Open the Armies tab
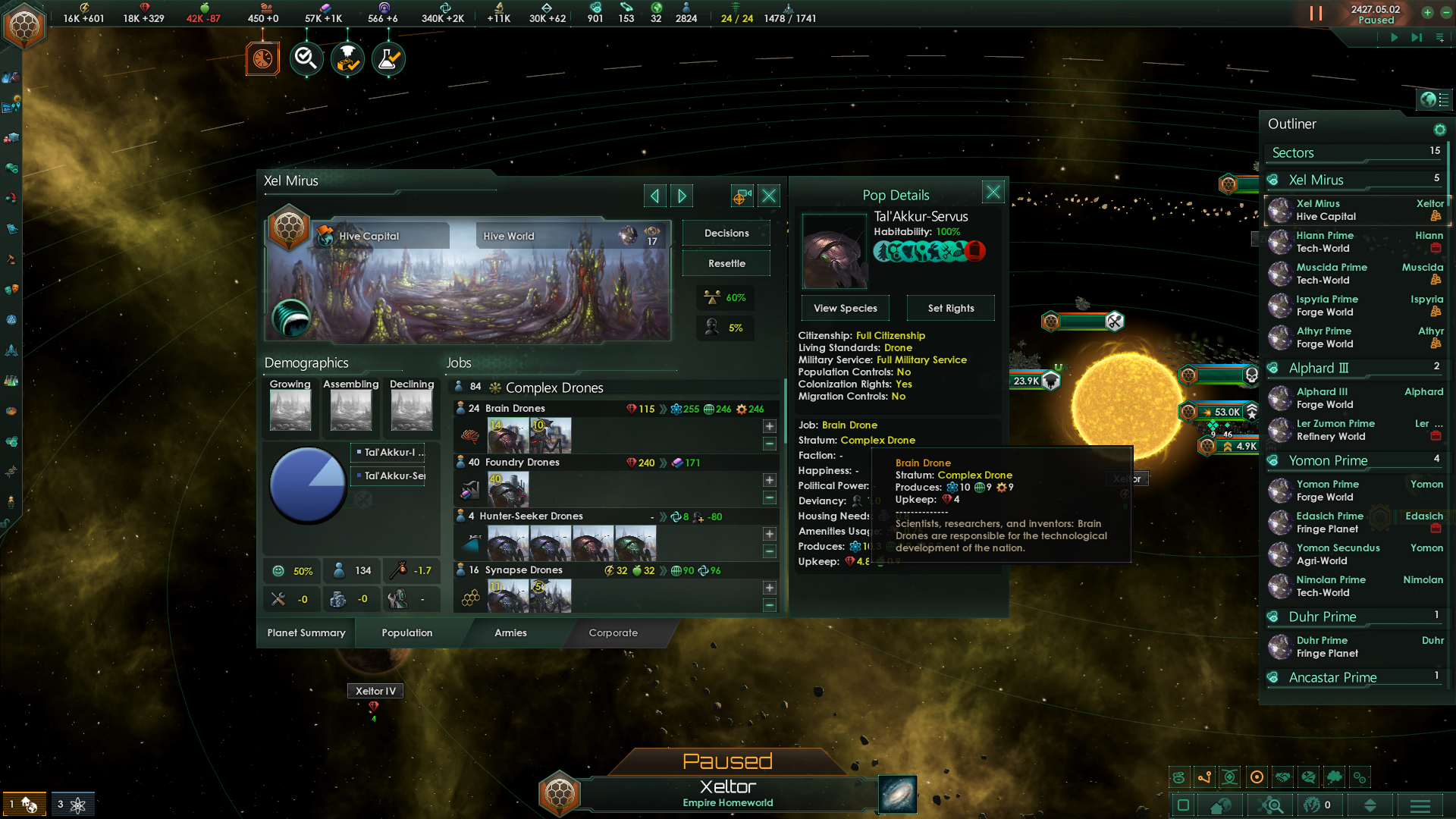 pyautogui.click(x=510, y=632)
